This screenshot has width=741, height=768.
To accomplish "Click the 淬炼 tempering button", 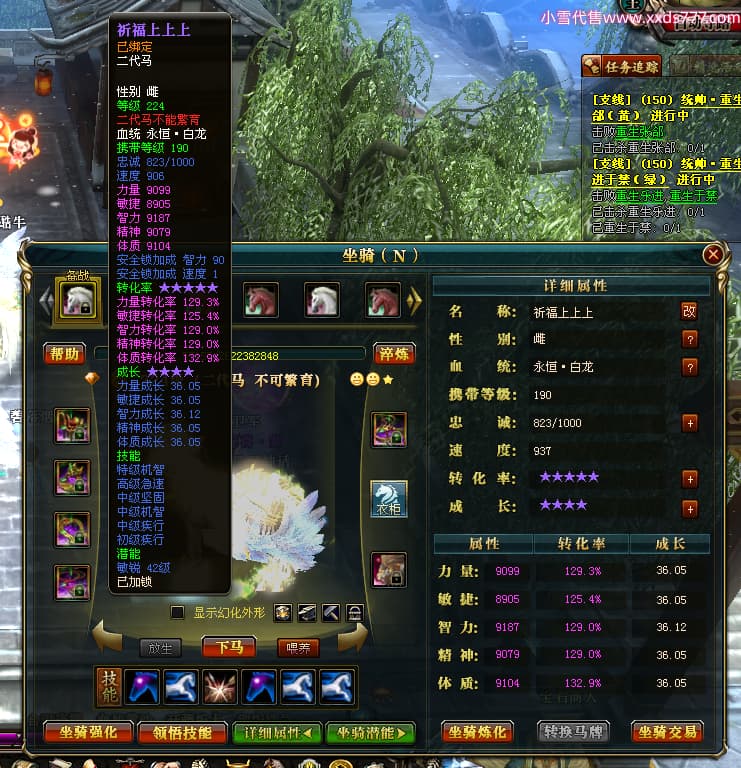I will click(394, 354).
